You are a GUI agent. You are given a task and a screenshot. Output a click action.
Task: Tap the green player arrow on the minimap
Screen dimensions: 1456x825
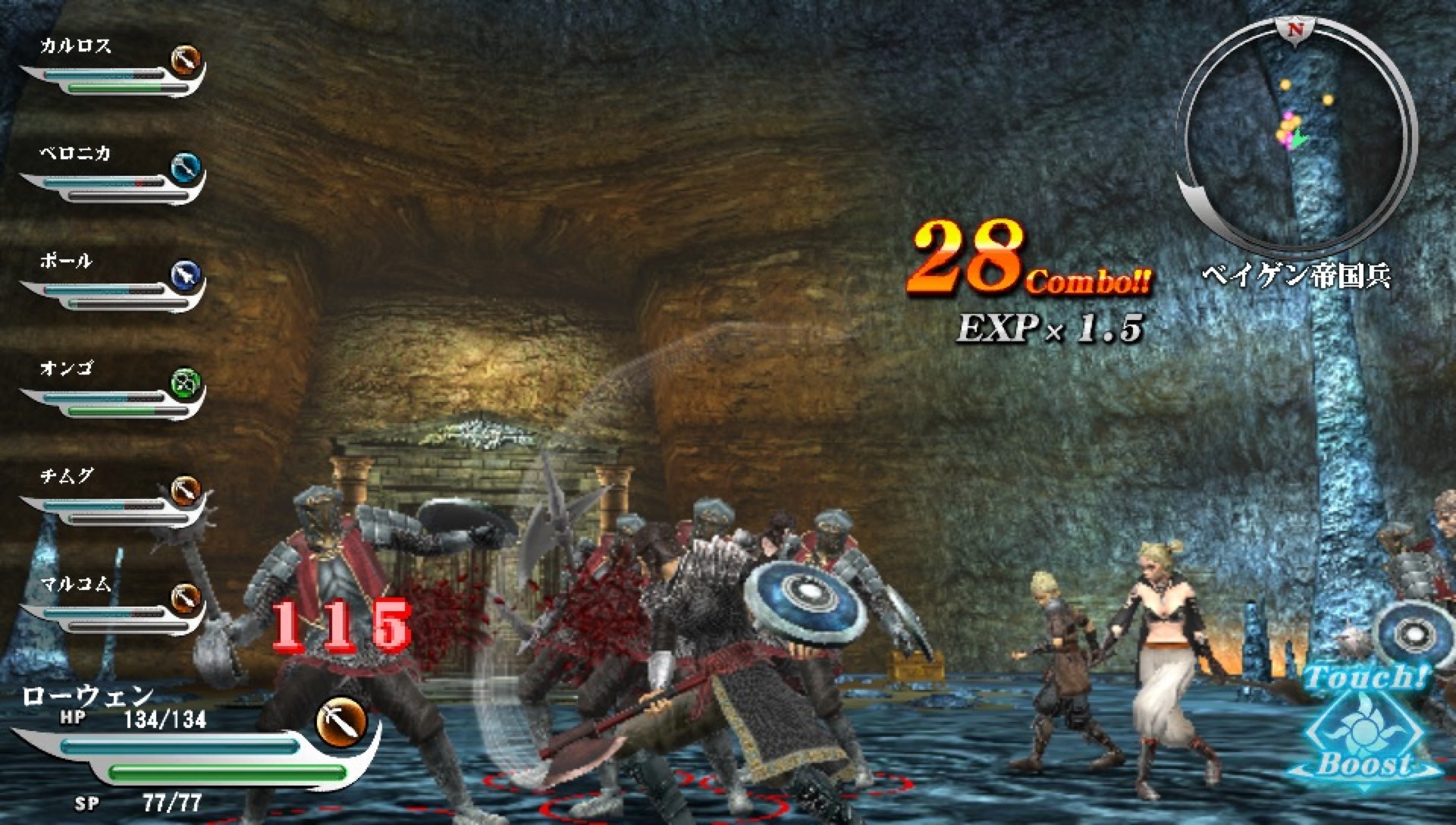[x=1298, y=139]
